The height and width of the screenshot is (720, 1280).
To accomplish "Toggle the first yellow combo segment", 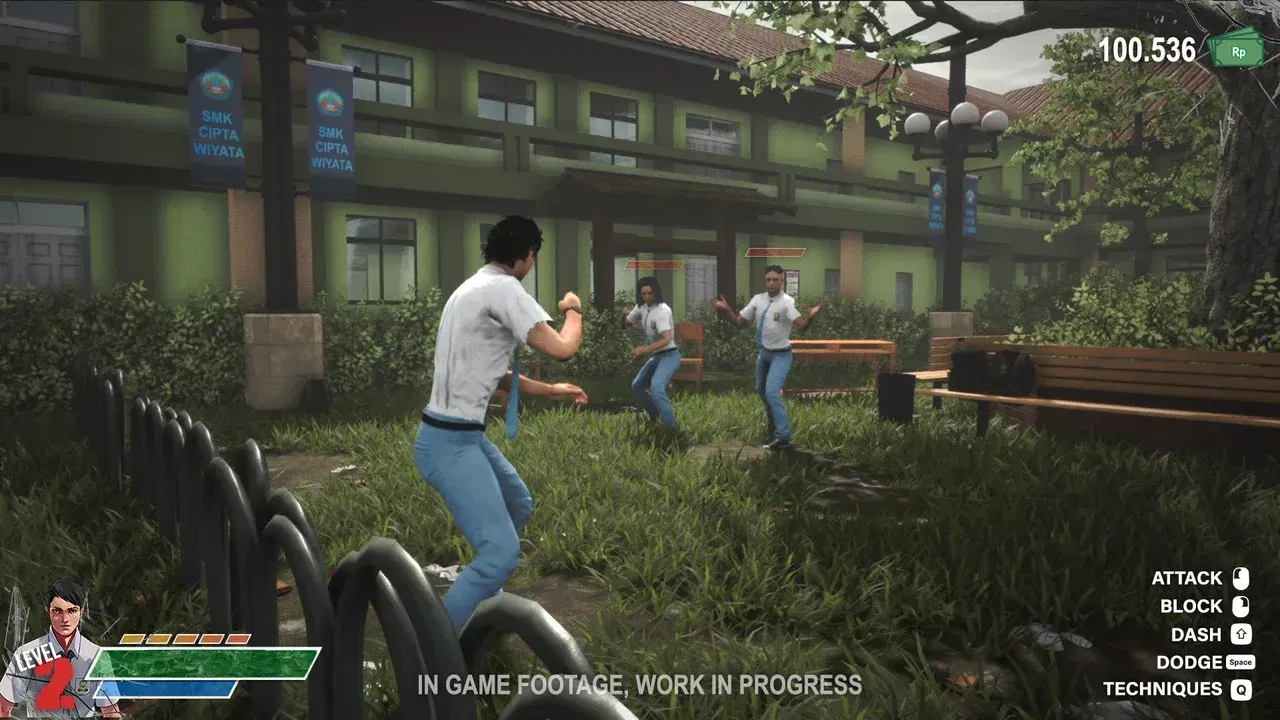I will [132, 638].
